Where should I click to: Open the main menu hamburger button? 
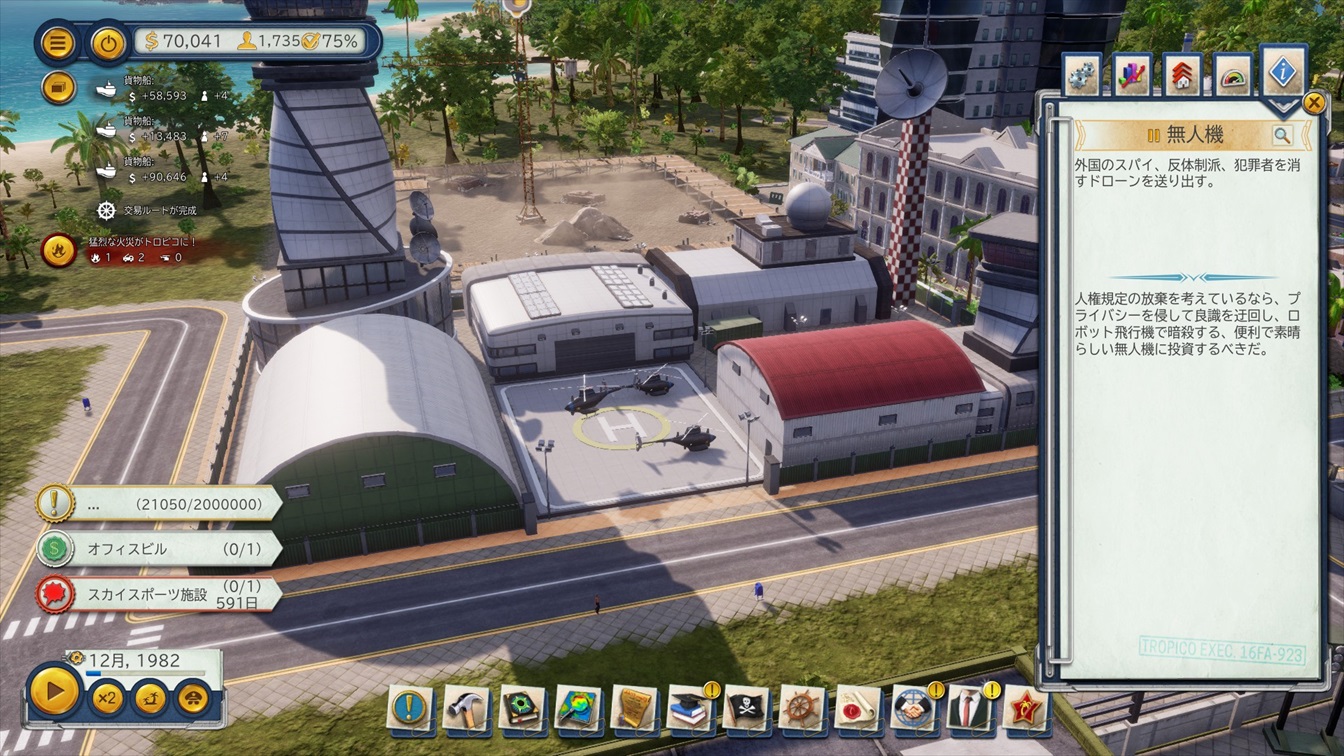[59, 43]
